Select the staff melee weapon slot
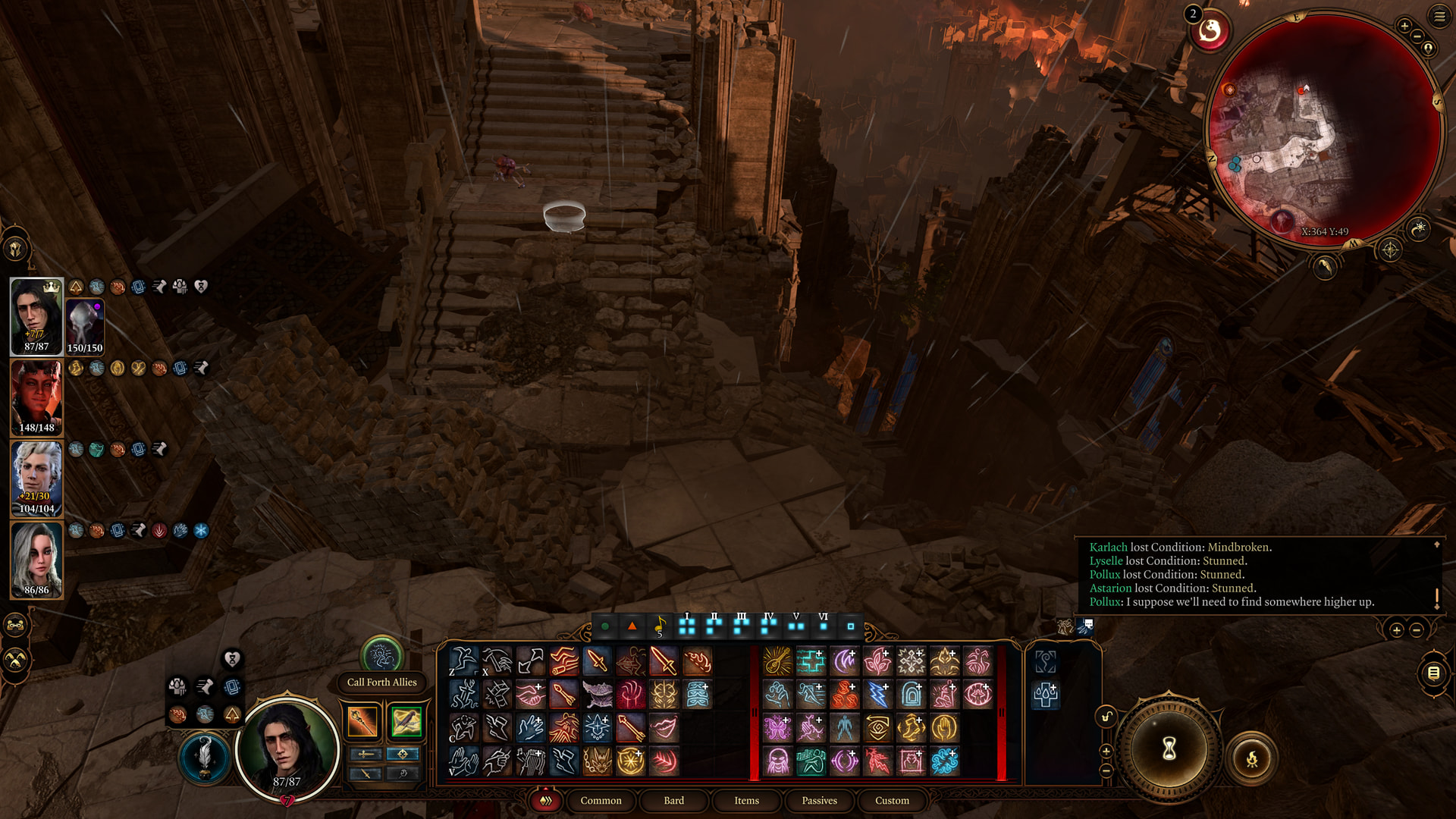Image resolution: width=1456 pixels, height=819 pixels. [362, 721]
